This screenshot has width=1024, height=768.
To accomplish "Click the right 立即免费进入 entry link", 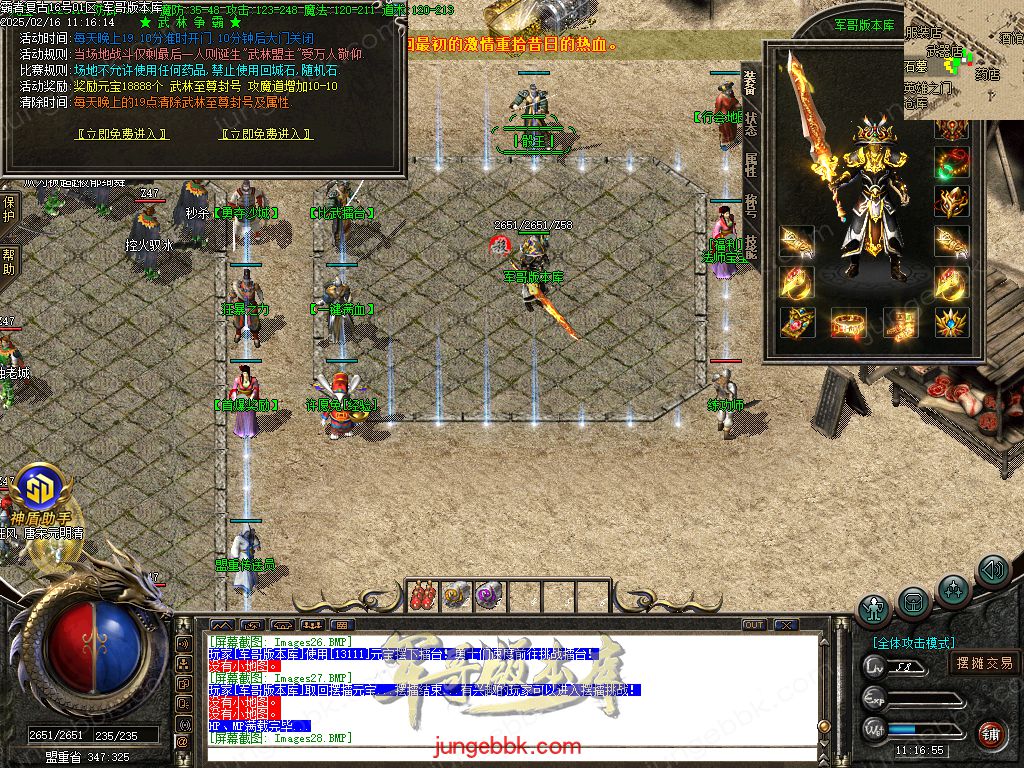I will [x=266, y=134].
